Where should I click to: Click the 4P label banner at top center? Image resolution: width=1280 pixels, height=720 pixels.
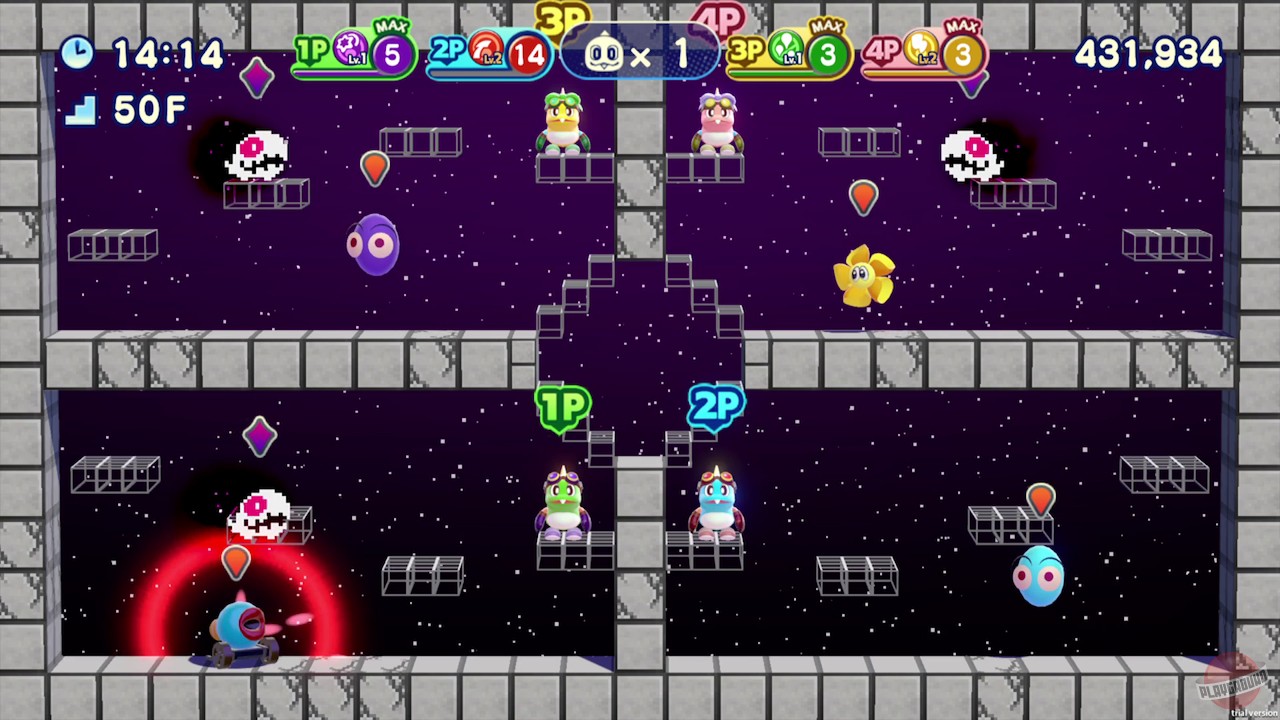[719, 15]
